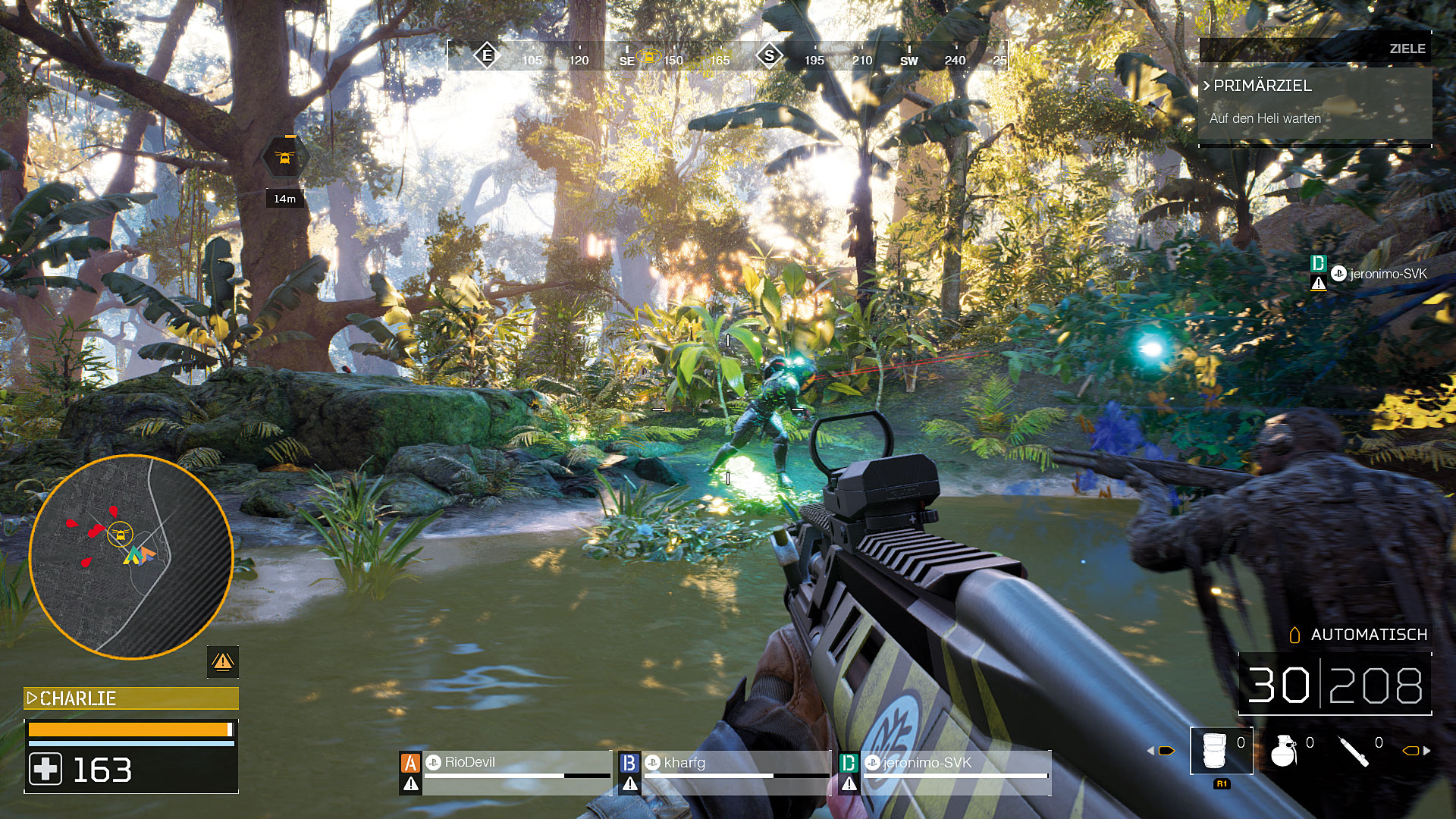The image size is (1456, 819).
Task: Click the jeronimo-SVK teammate world marker
Action: [x=1370, y=275]
